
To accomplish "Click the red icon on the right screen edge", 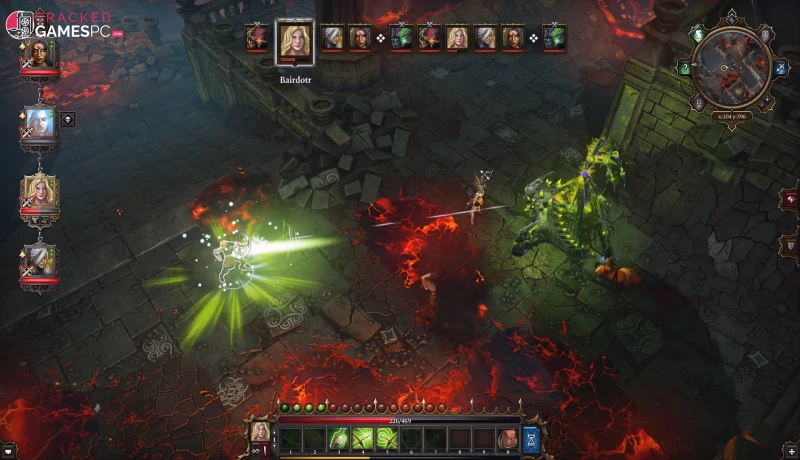I will click(x=790, y=200).
